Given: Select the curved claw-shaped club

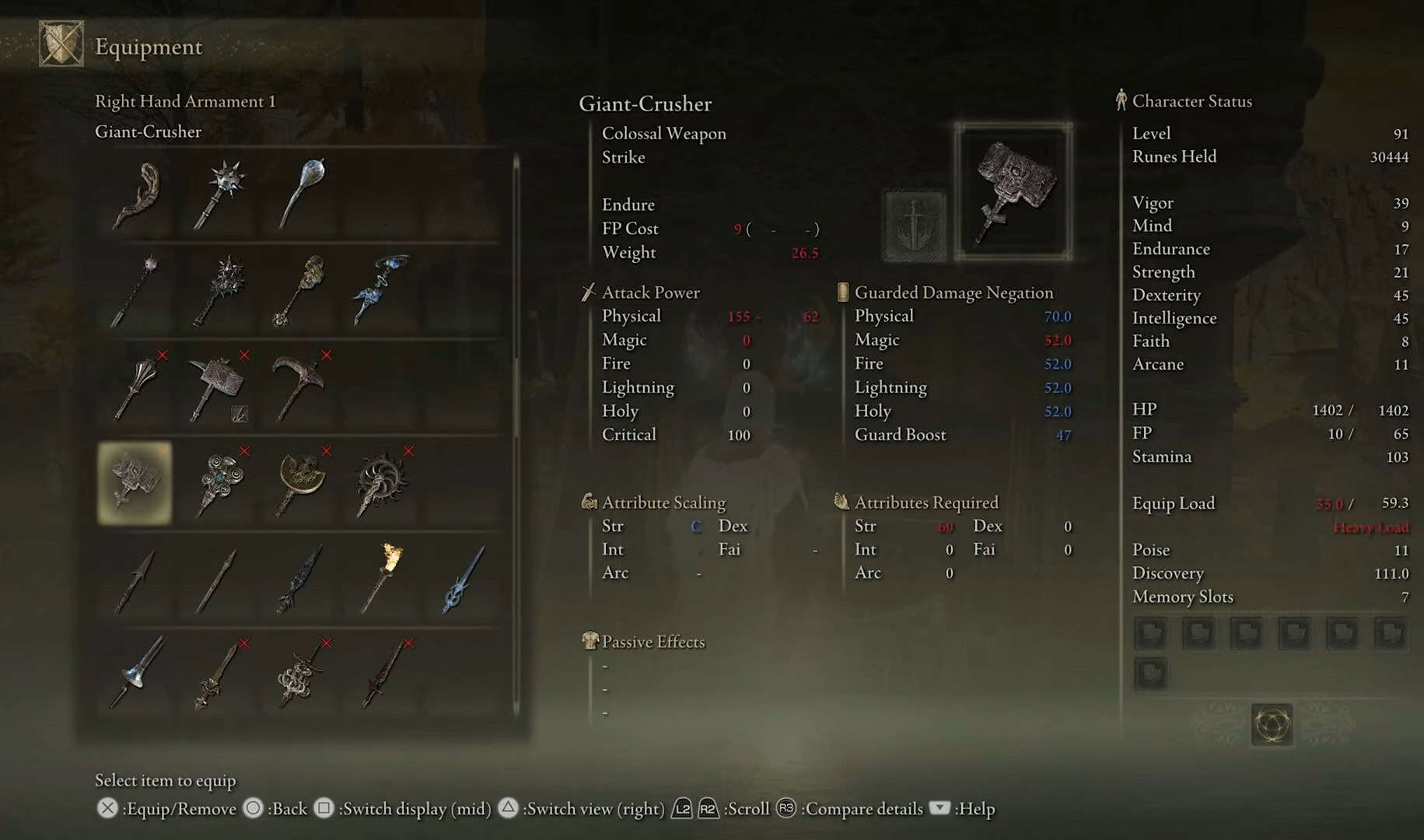Looking at the screenshot, I should 138,194.
